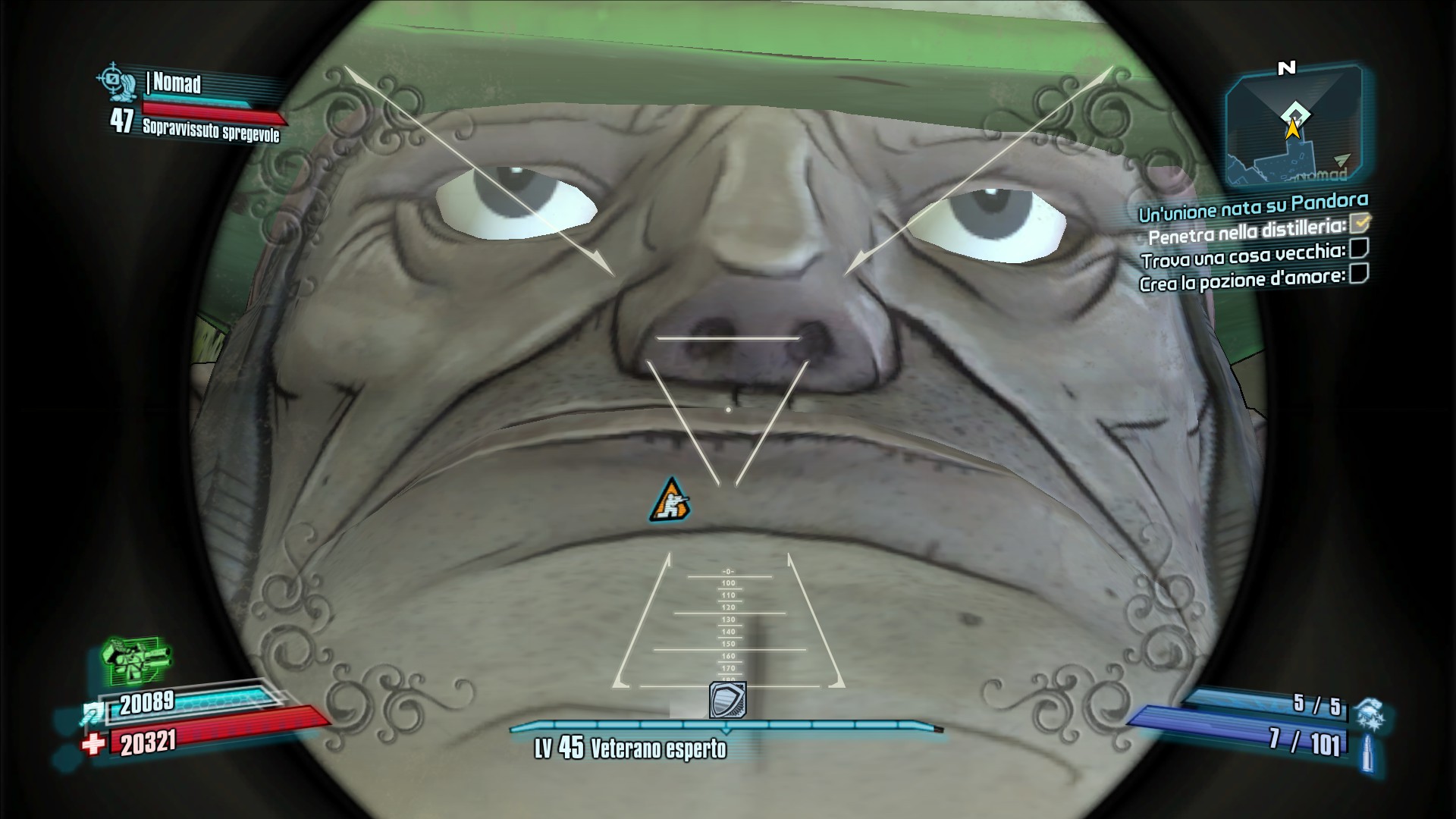Click the red cross health icon
The width and height of the screenshot is (1456, 819).
click(x=93, y=744)
